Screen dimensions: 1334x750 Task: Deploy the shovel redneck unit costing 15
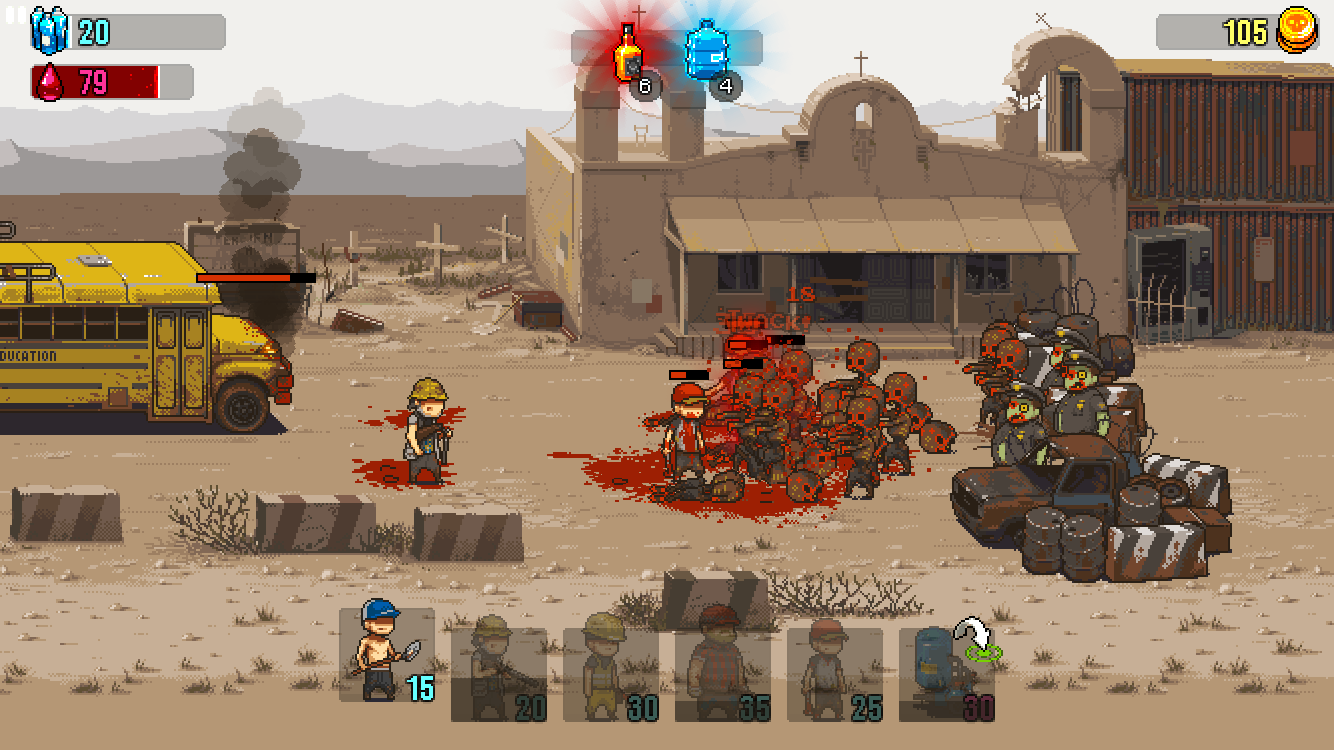point(386,654)
